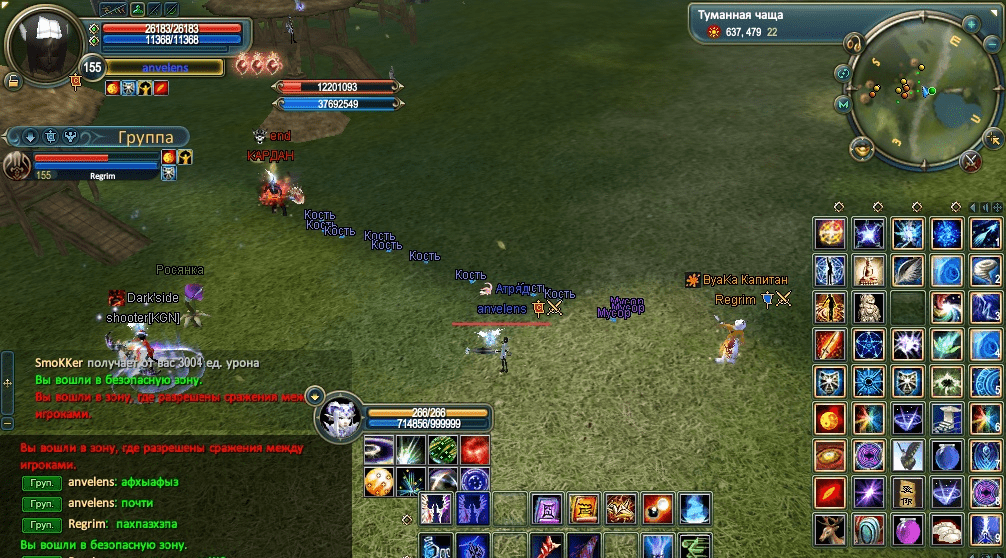Use the white feather skill icon
The image size is (1006, 558).
(908, 270)
